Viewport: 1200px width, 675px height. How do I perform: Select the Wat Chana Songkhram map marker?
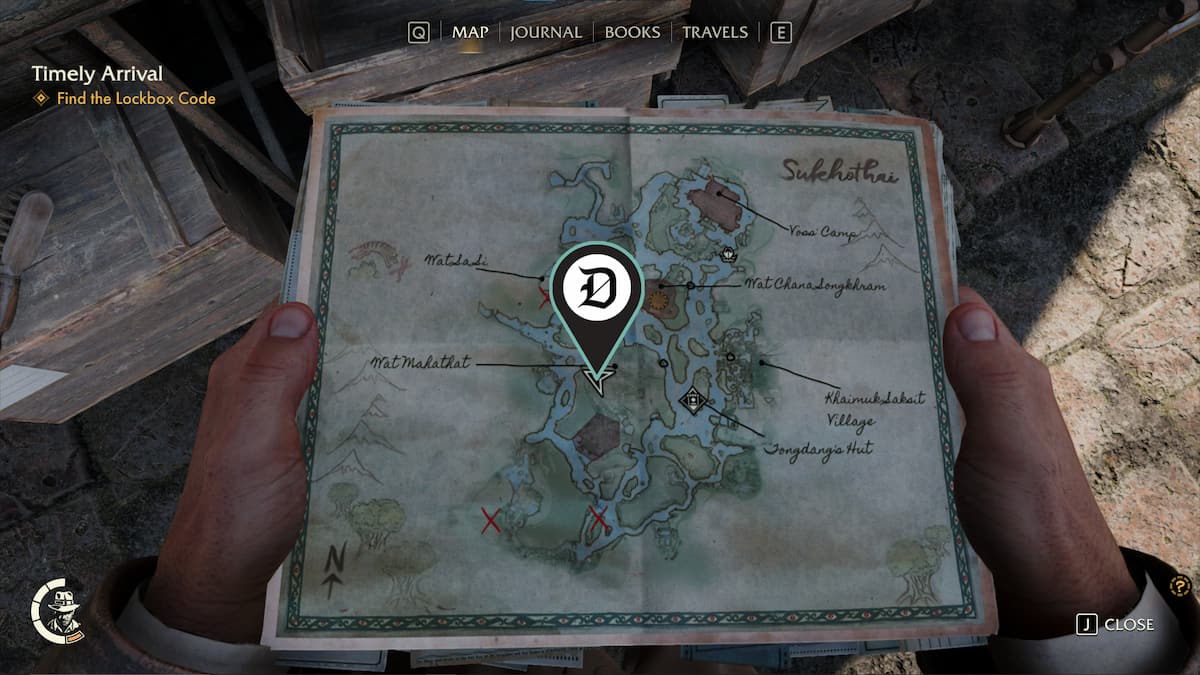click(x=658, y=296)
